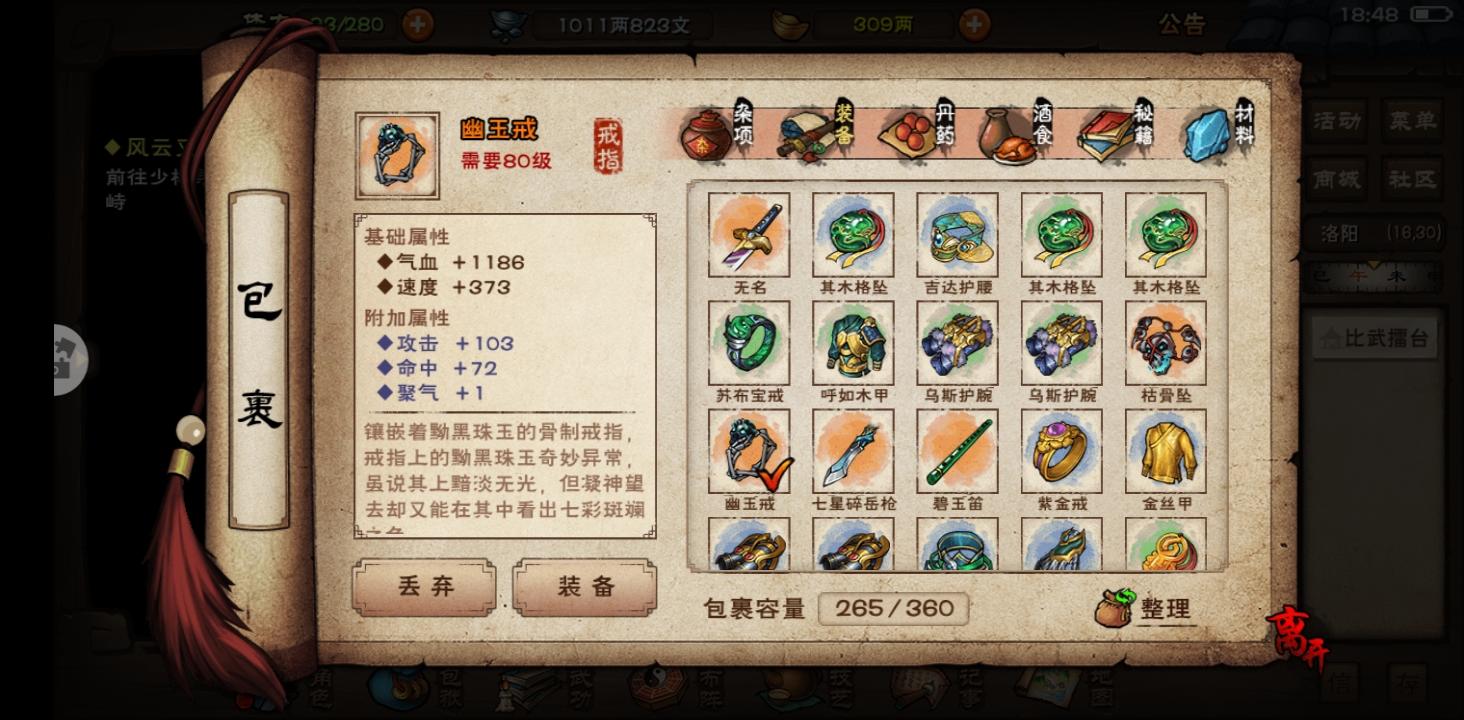
Task: Switch to the 秘籍 manuals tab
Action: 1107,135
